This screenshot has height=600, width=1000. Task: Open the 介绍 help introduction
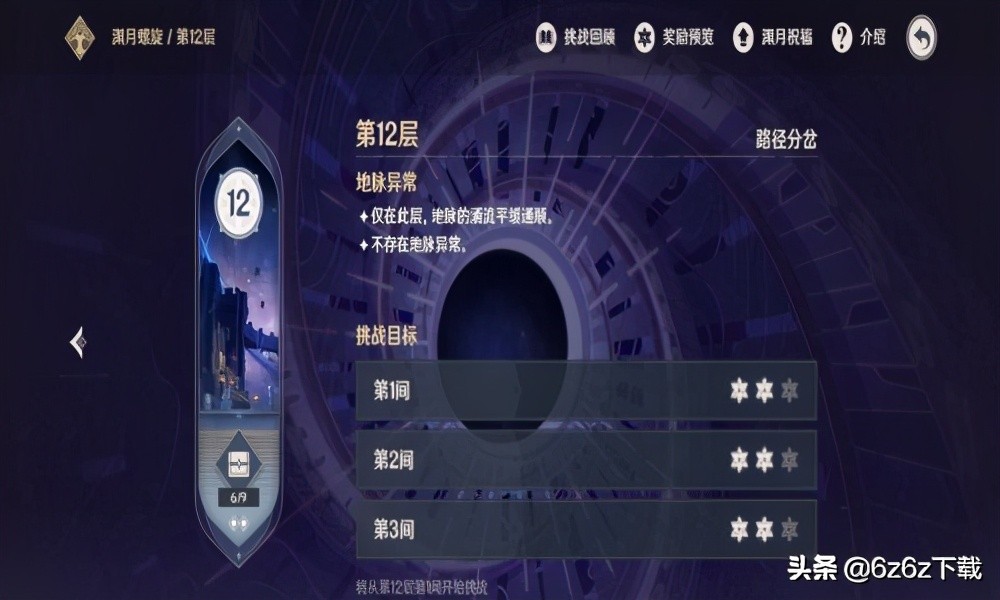859,38
